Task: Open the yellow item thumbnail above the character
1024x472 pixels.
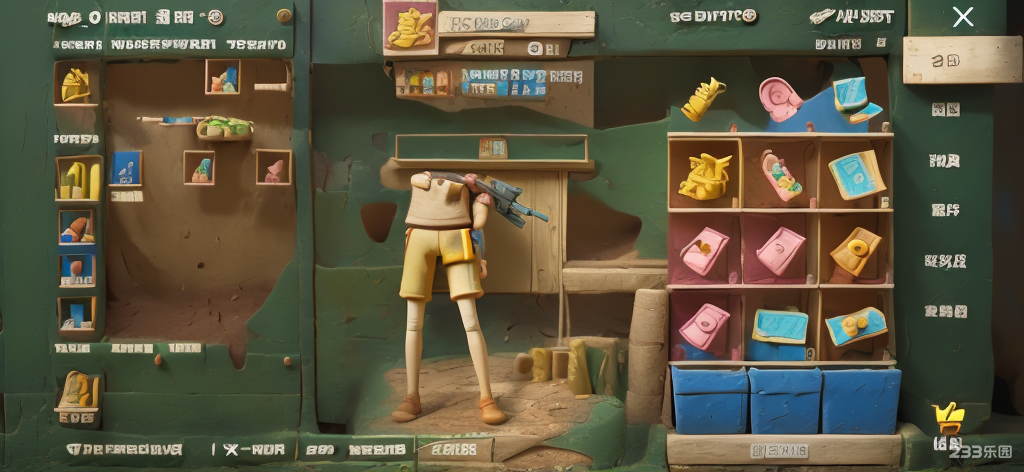Action: pyautogui.click(x=408, y=27)
